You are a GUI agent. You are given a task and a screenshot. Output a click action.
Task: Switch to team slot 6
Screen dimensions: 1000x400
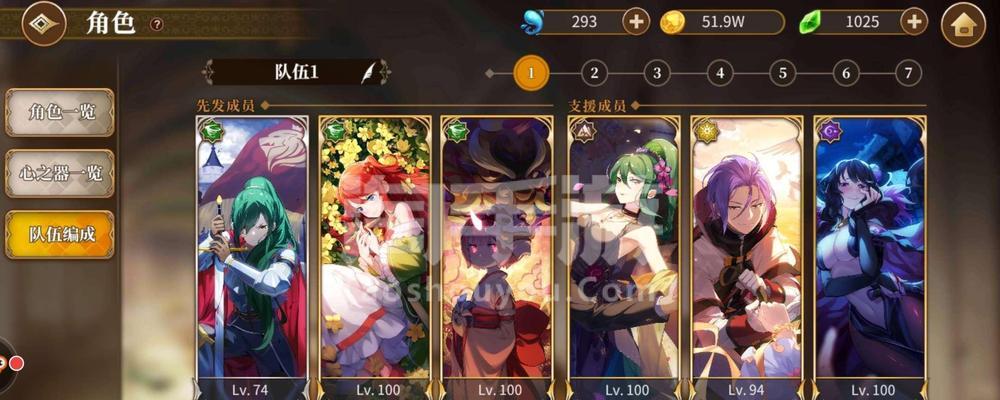(x=846, y=72)
